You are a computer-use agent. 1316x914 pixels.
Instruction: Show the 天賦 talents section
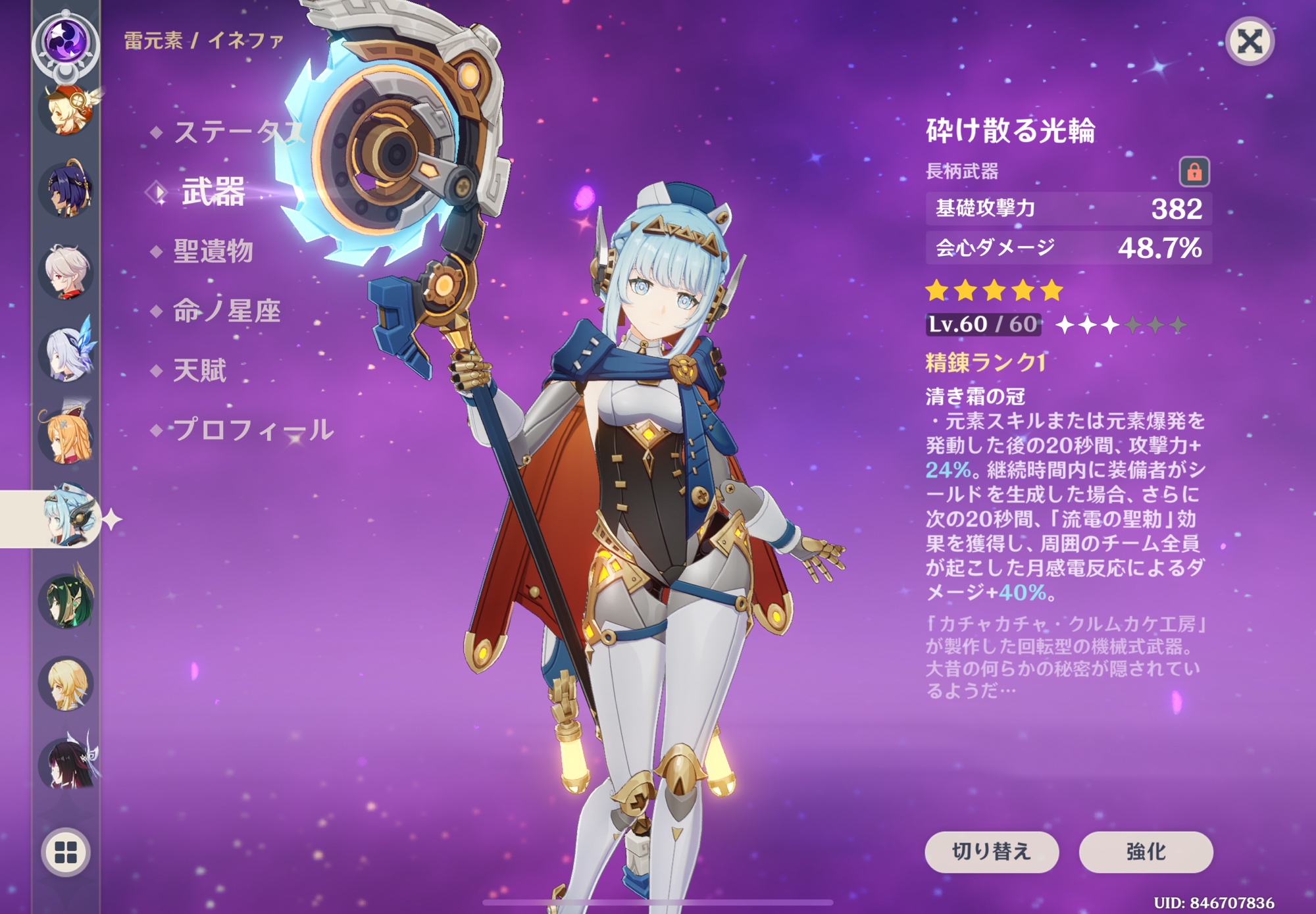point(199,370)
